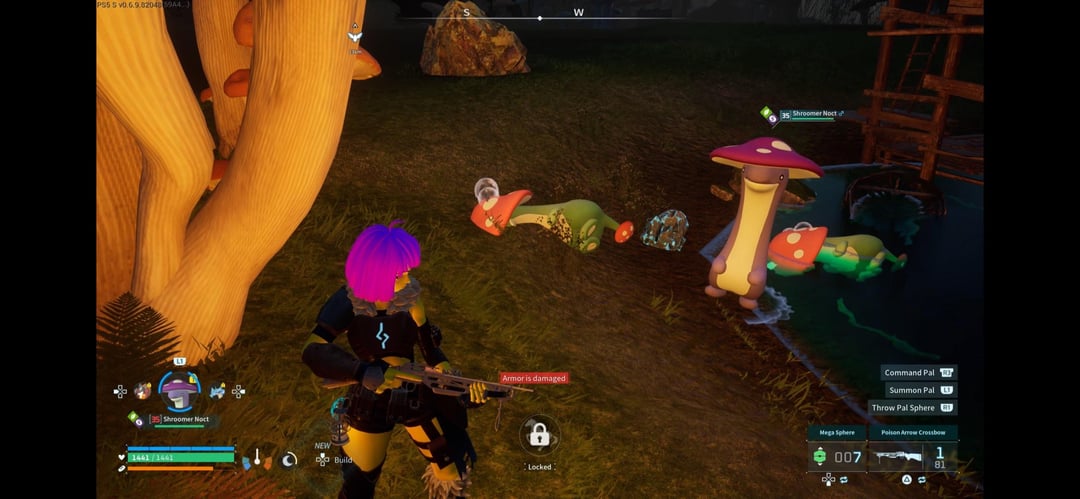The height and width of the screenshot is (499, 1080).
Task: Select the Shroomer Noct active pal portrait
Action: (x=179, y=390)
